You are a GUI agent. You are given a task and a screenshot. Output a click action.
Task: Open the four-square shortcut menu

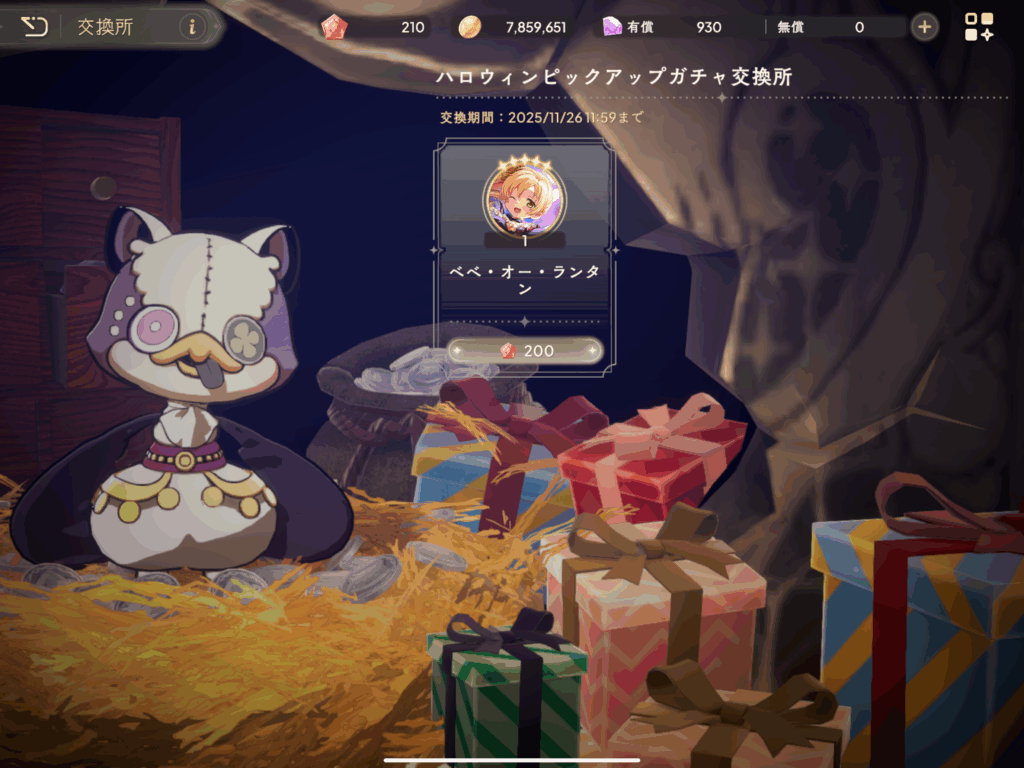[x=978, y=27]
